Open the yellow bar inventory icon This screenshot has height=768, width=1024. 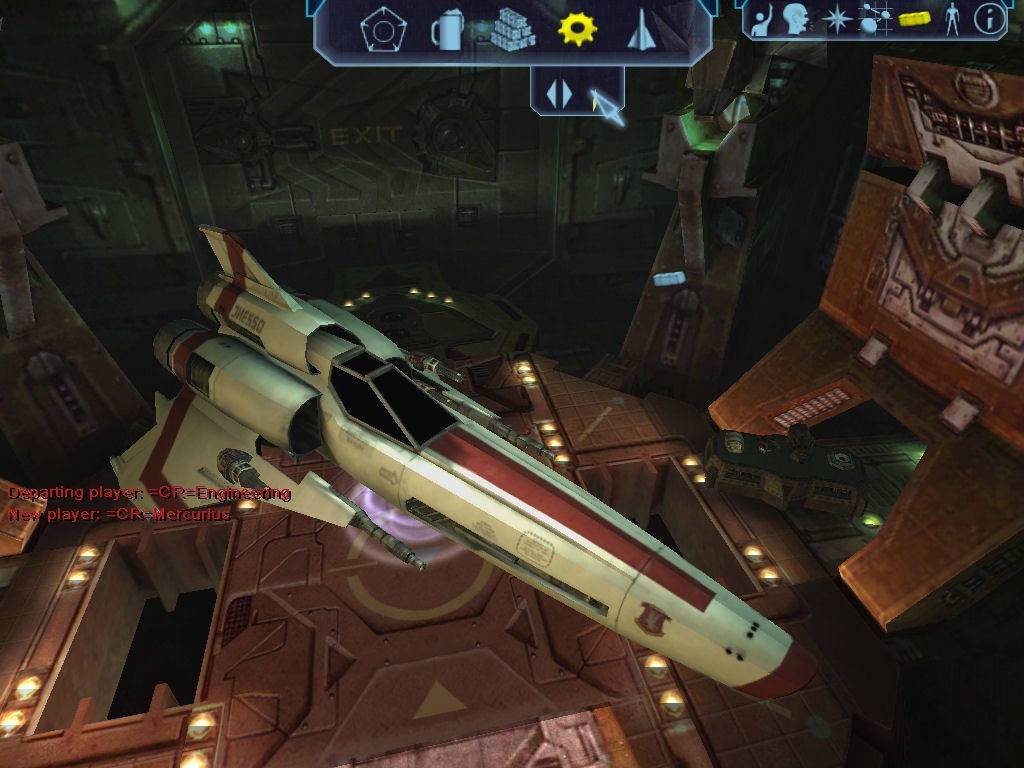915,18
